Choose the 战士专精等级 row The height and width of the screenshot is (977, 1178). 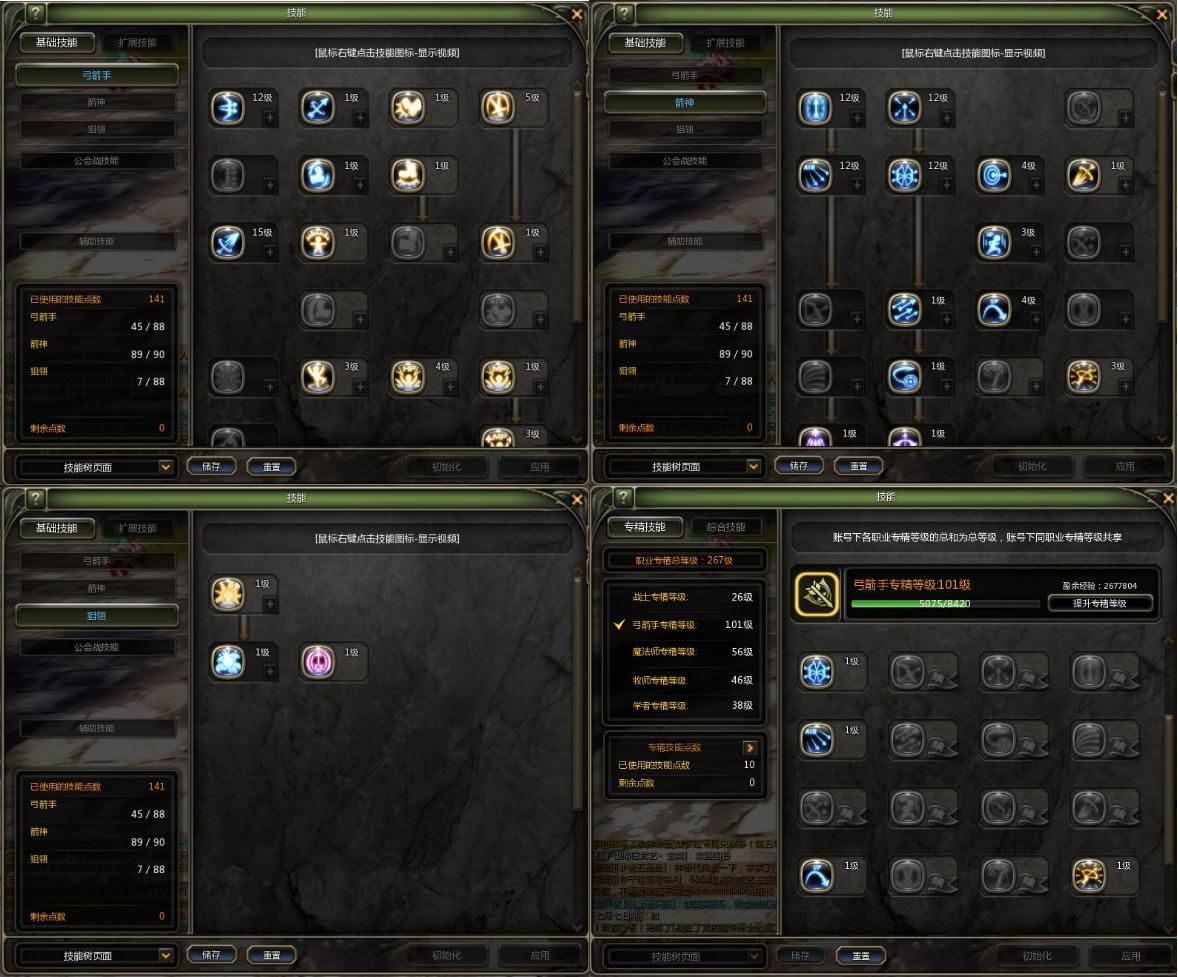pyautogui.click(x=685, y=597)
